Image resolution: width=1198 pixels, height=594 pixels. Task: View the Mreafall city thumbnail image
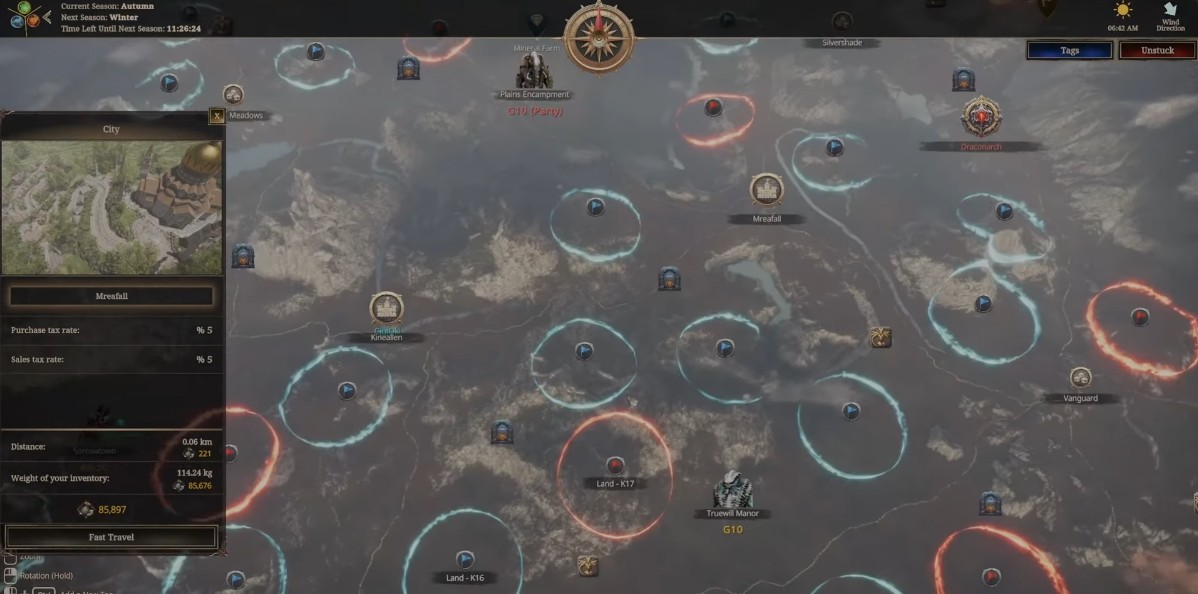click(111, 207)
